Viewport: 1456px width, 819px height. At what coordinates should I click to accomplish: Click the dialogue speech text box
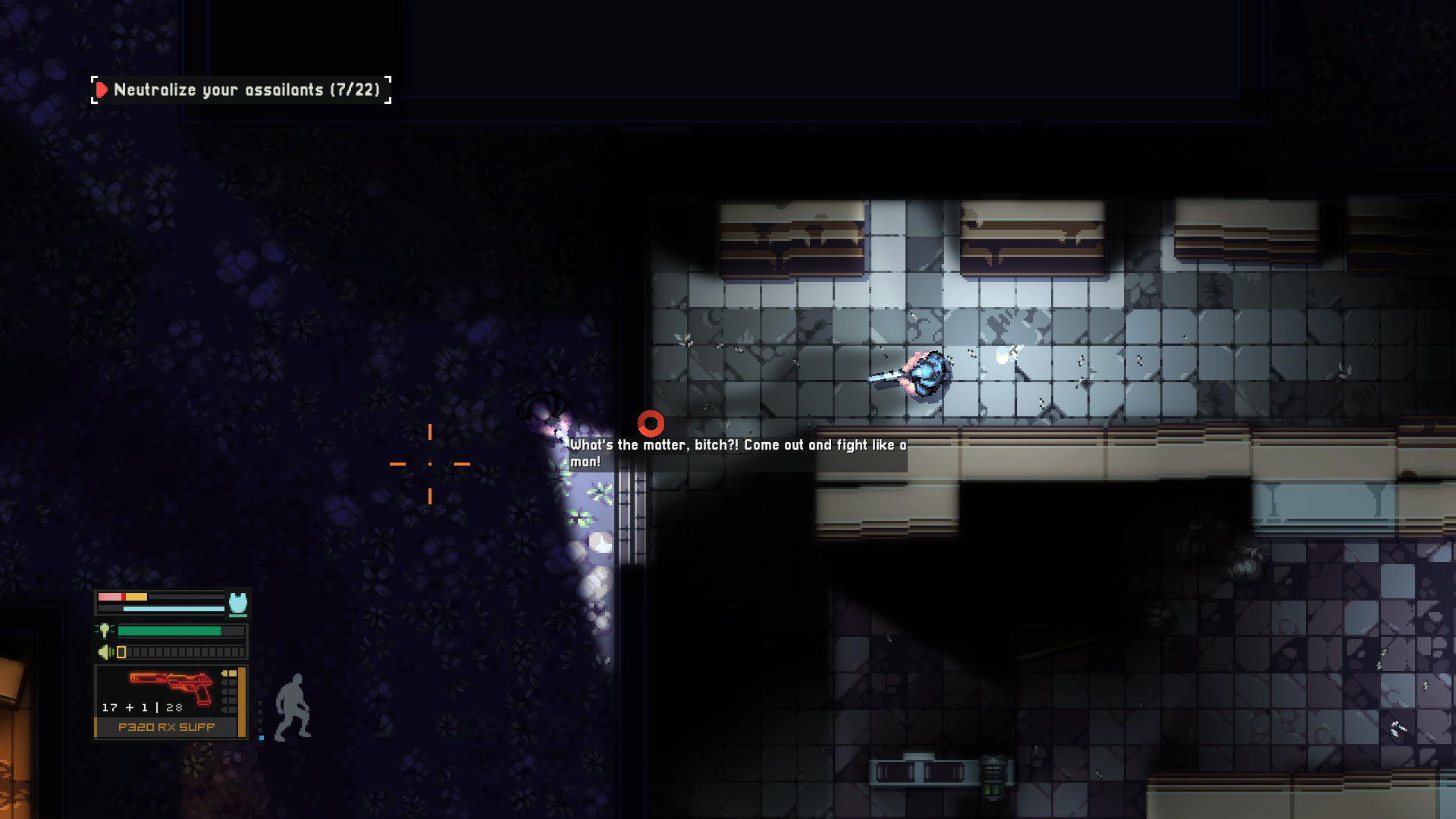[x=736, y=453]
